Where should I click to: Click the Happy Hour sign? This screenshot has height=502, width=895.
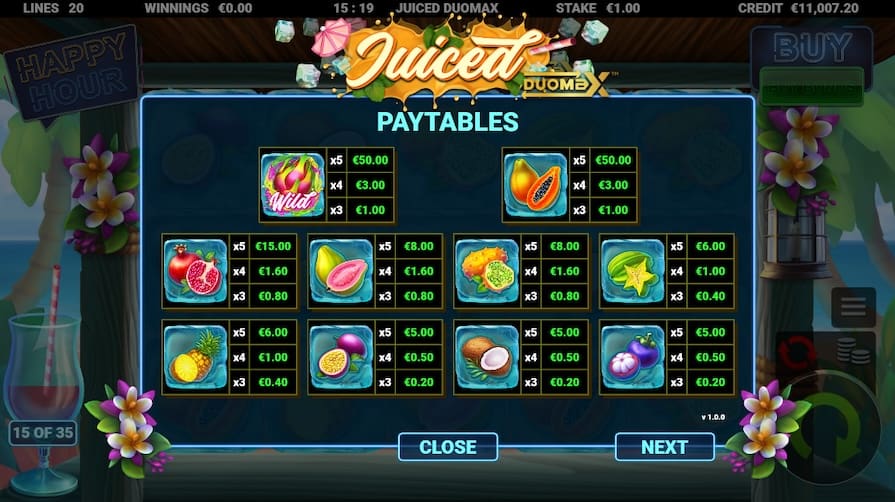pos(72,70)
